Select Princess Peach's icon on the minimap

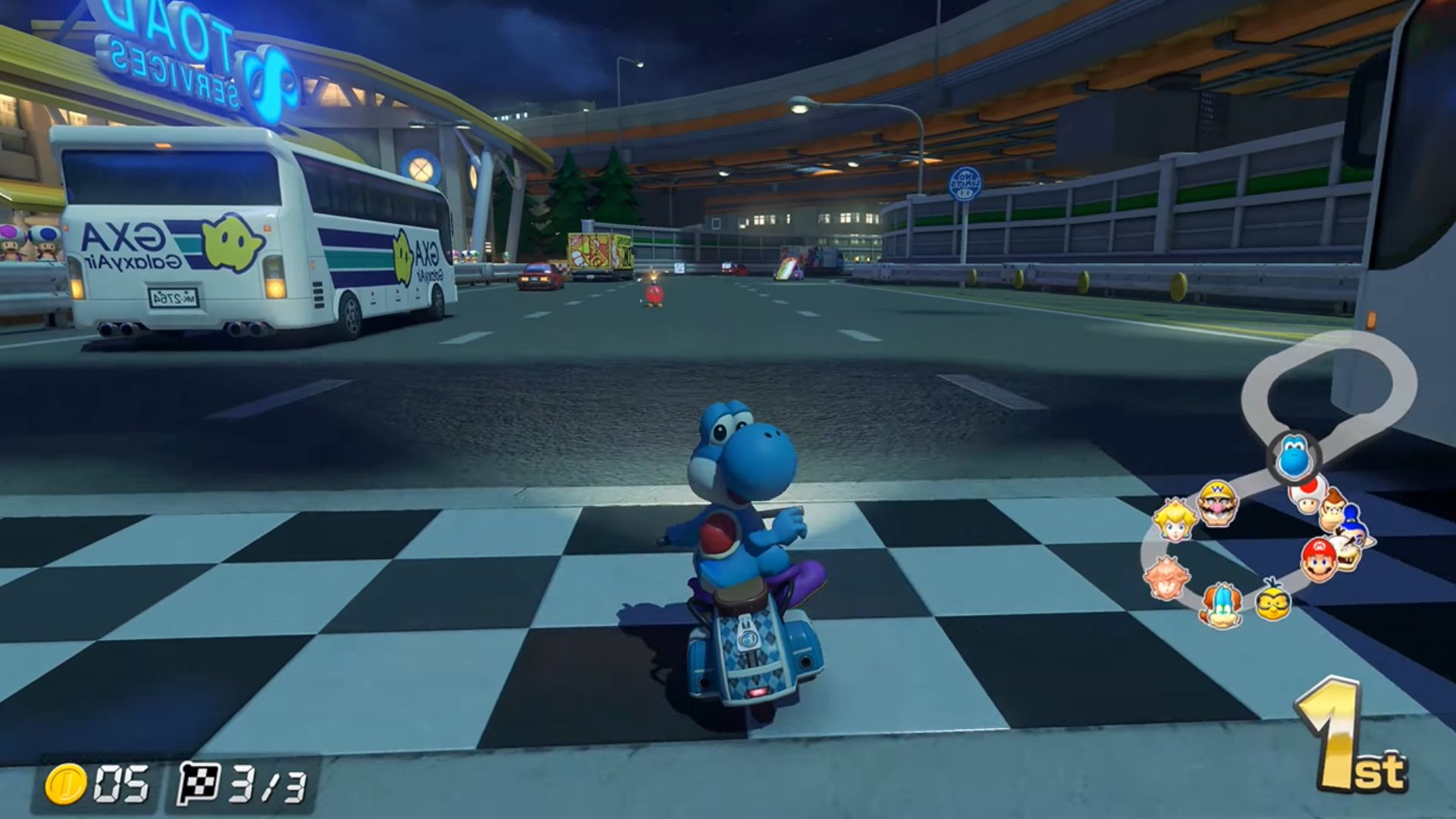coord(1175,520)
